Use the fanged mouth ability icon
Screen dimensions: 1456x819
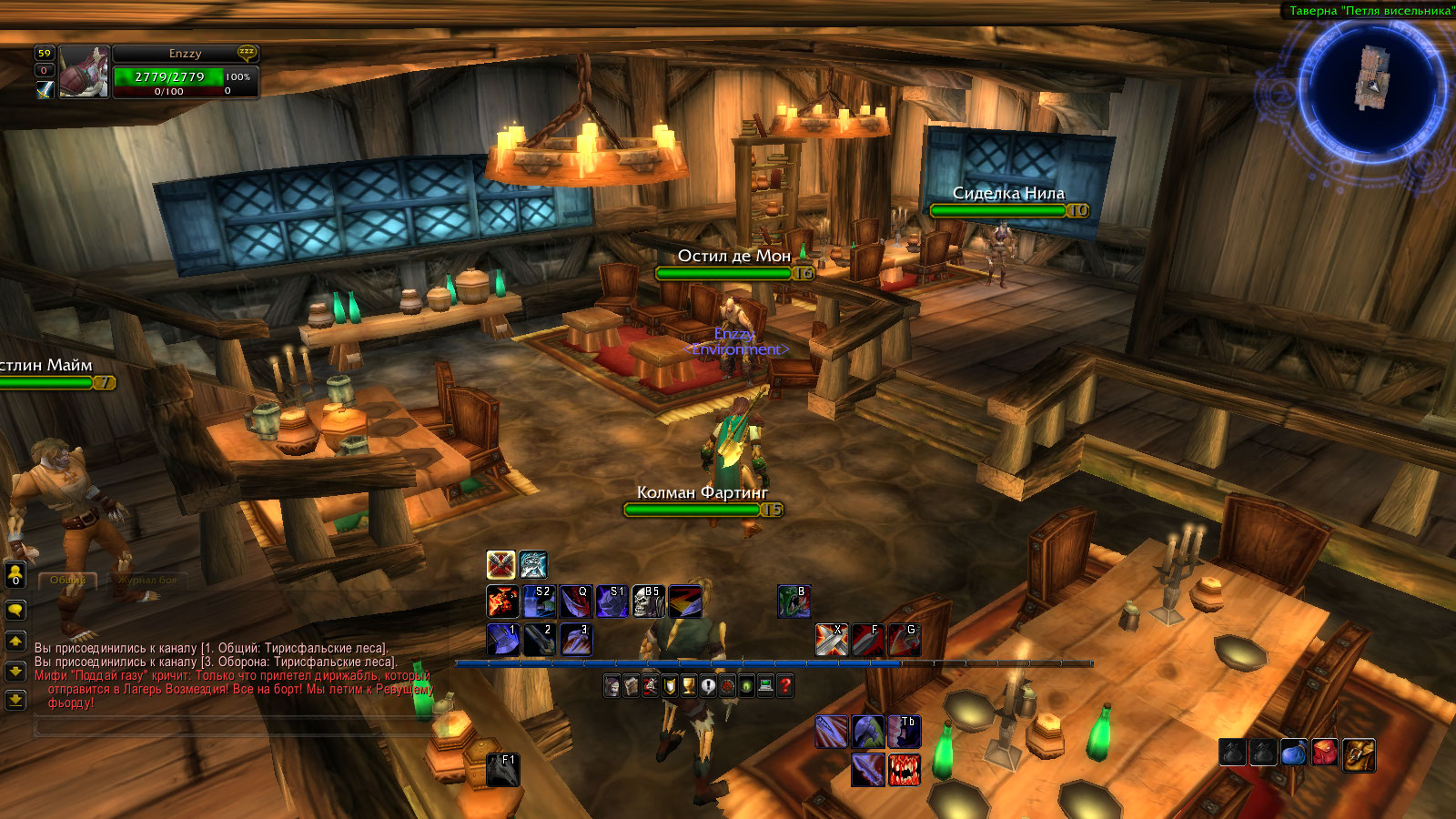904,770
